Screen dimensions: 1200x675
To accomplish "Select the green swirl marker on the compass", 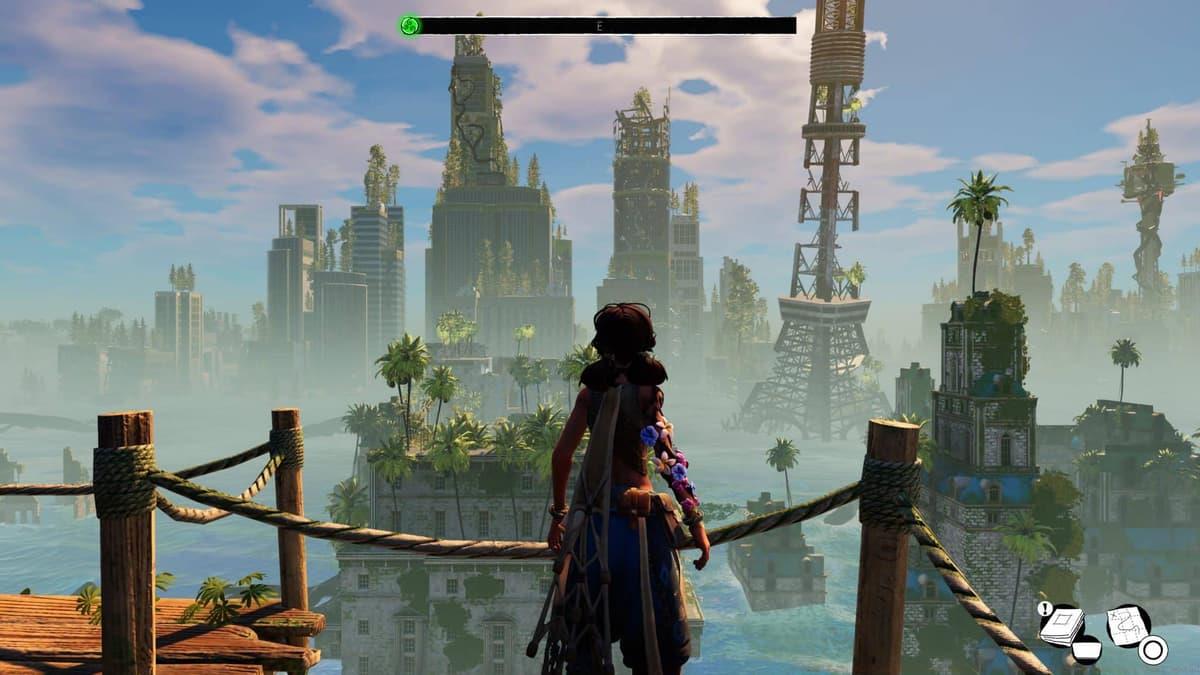I will pos(409,25).
